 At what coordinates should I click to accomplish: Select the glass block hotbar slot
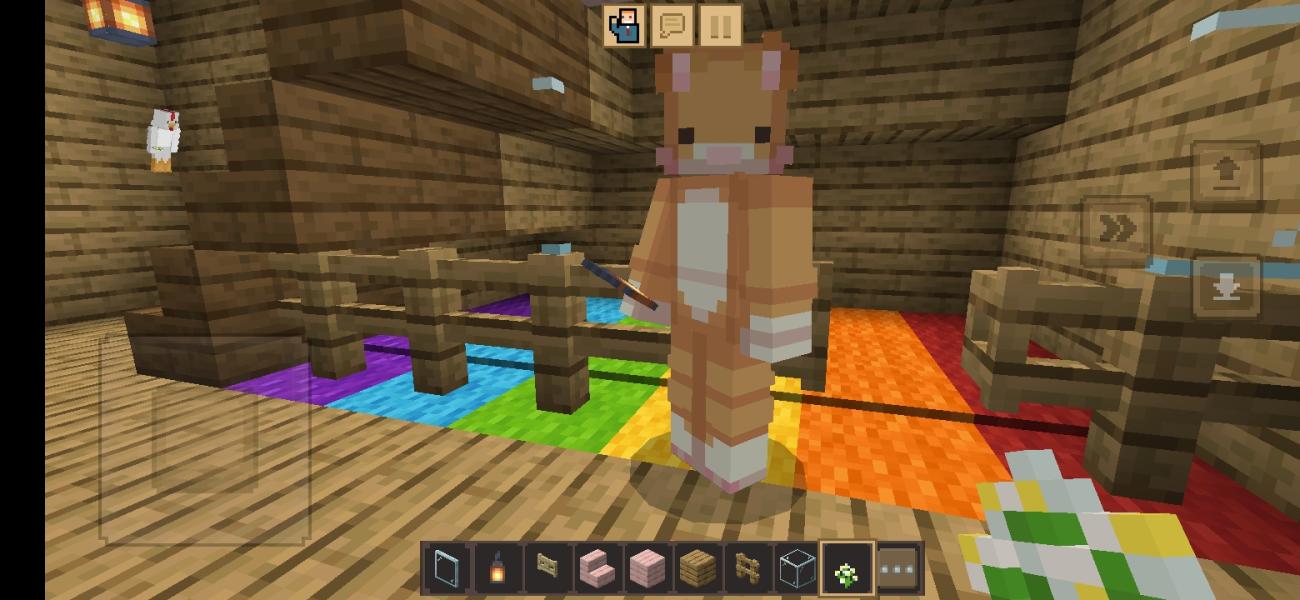tap(797, 569)
